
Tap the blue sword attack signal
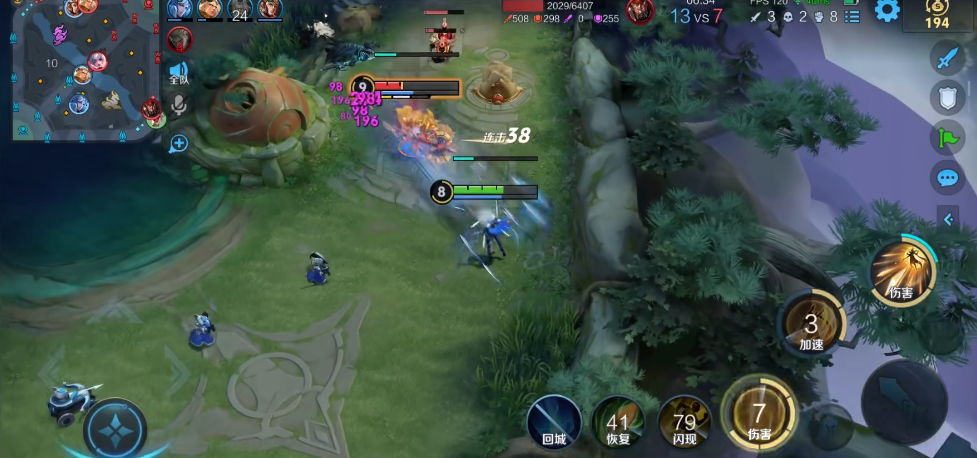point(947,58)
